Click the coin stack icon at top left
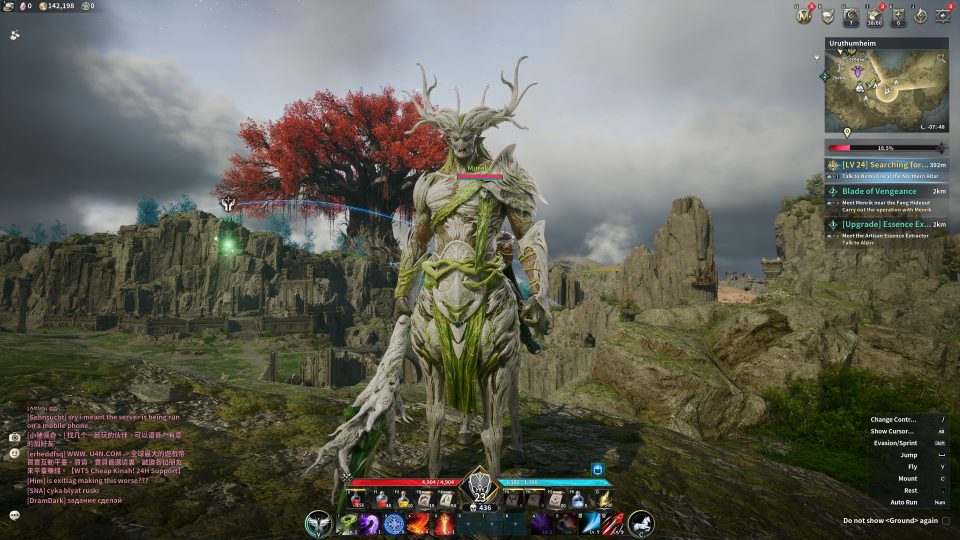The width and height of the screenshot is (960, 540). (x=42, y=6)
